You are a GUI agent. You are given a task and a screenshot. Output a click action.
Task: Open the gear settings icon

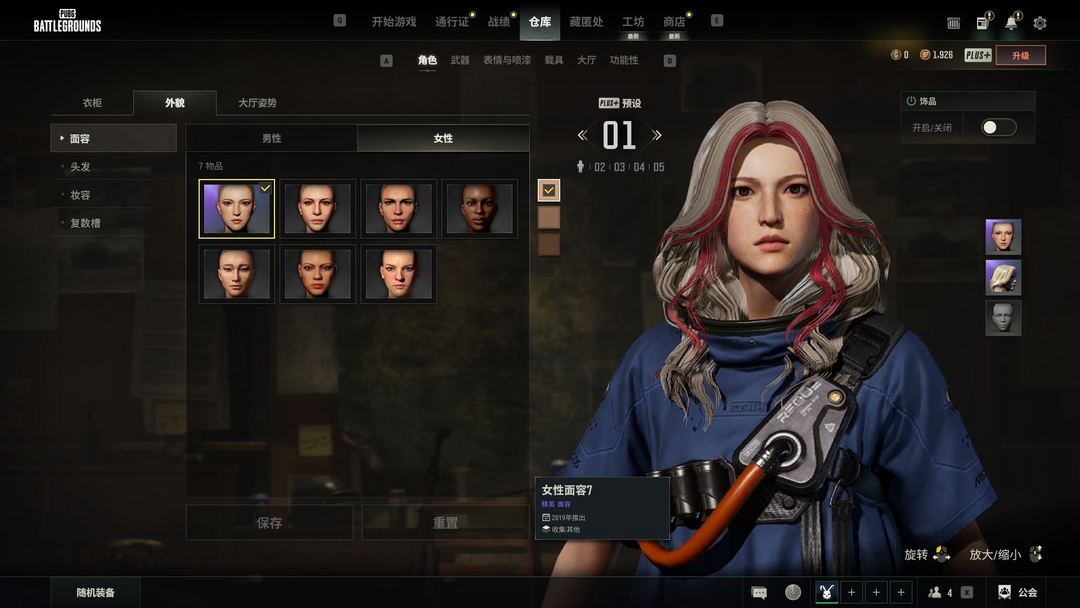click(x=1040, y=23)
